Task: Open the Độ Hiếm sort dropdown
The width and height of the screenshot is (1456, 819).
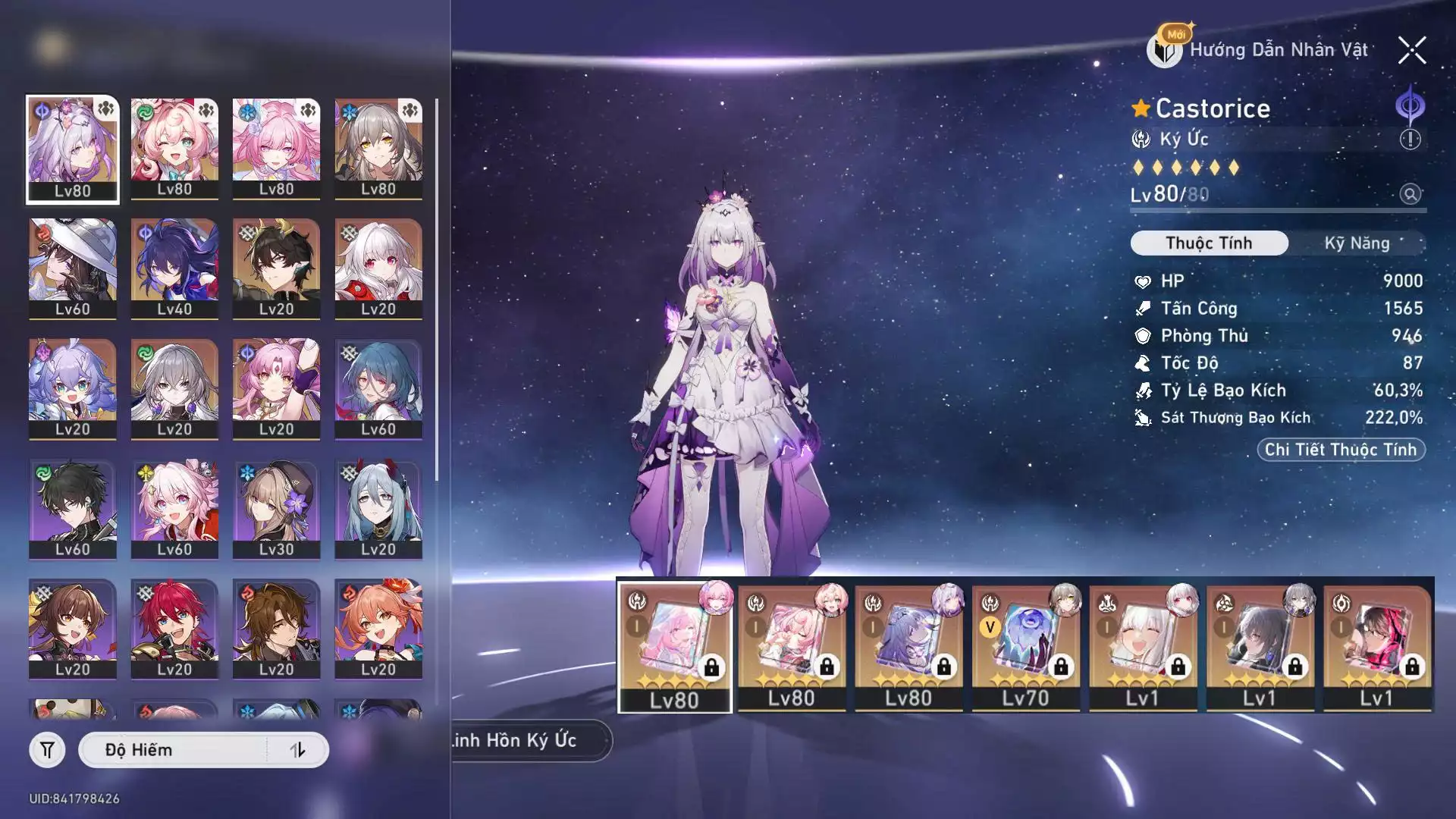Action: pos(174,750)
